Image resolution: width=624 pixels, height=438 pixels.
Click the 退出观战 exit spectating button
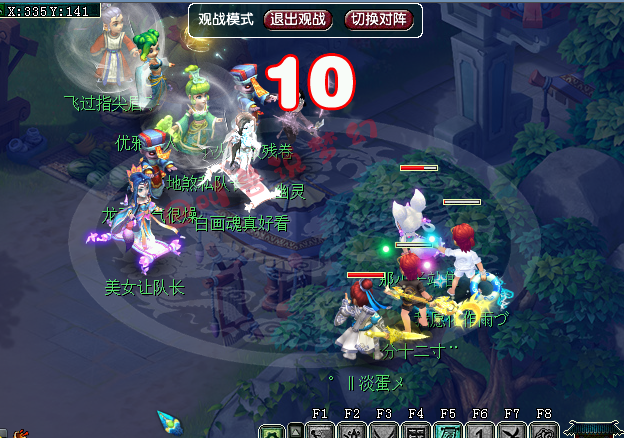(297, 19)
